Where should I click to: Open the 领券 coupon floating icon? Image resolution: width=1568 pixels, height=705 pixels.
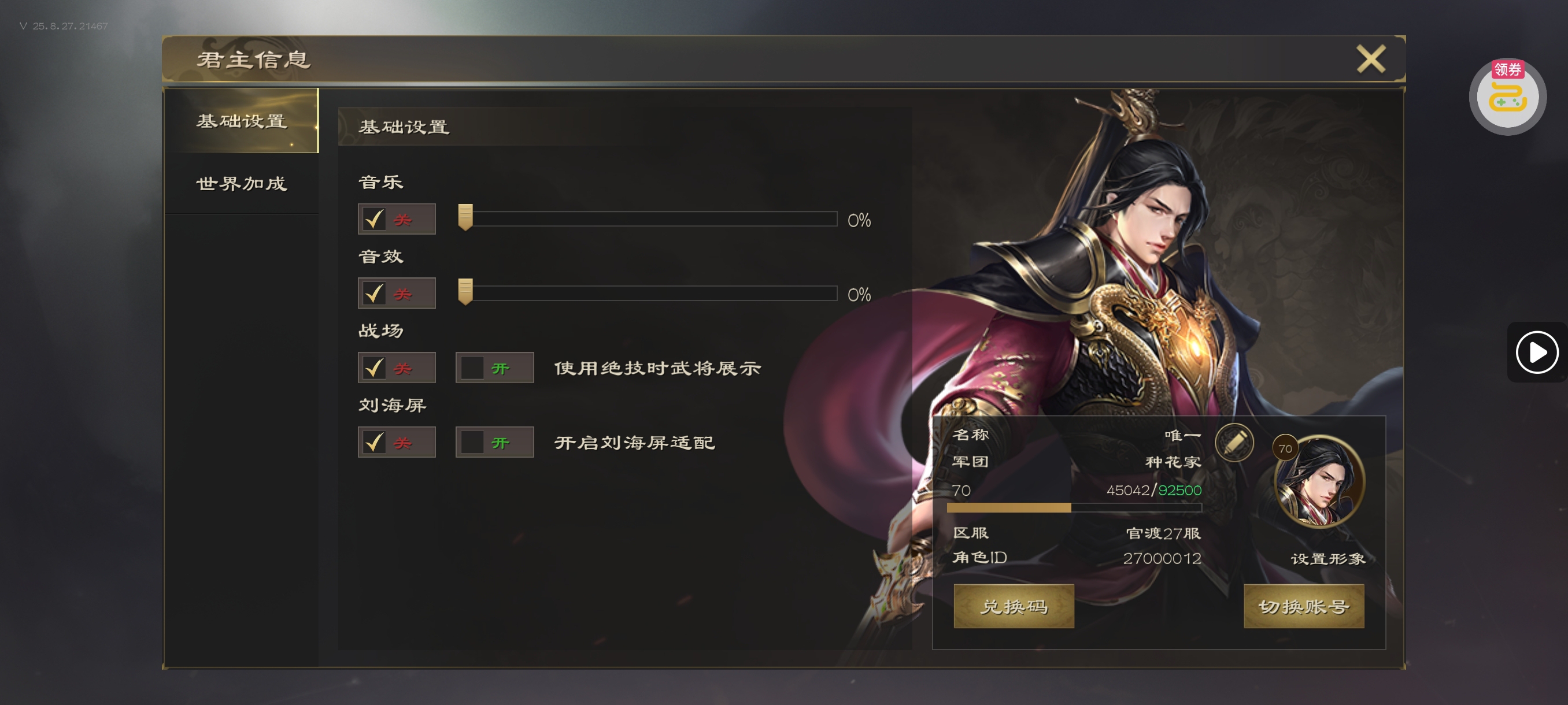tap(1507, 96)
